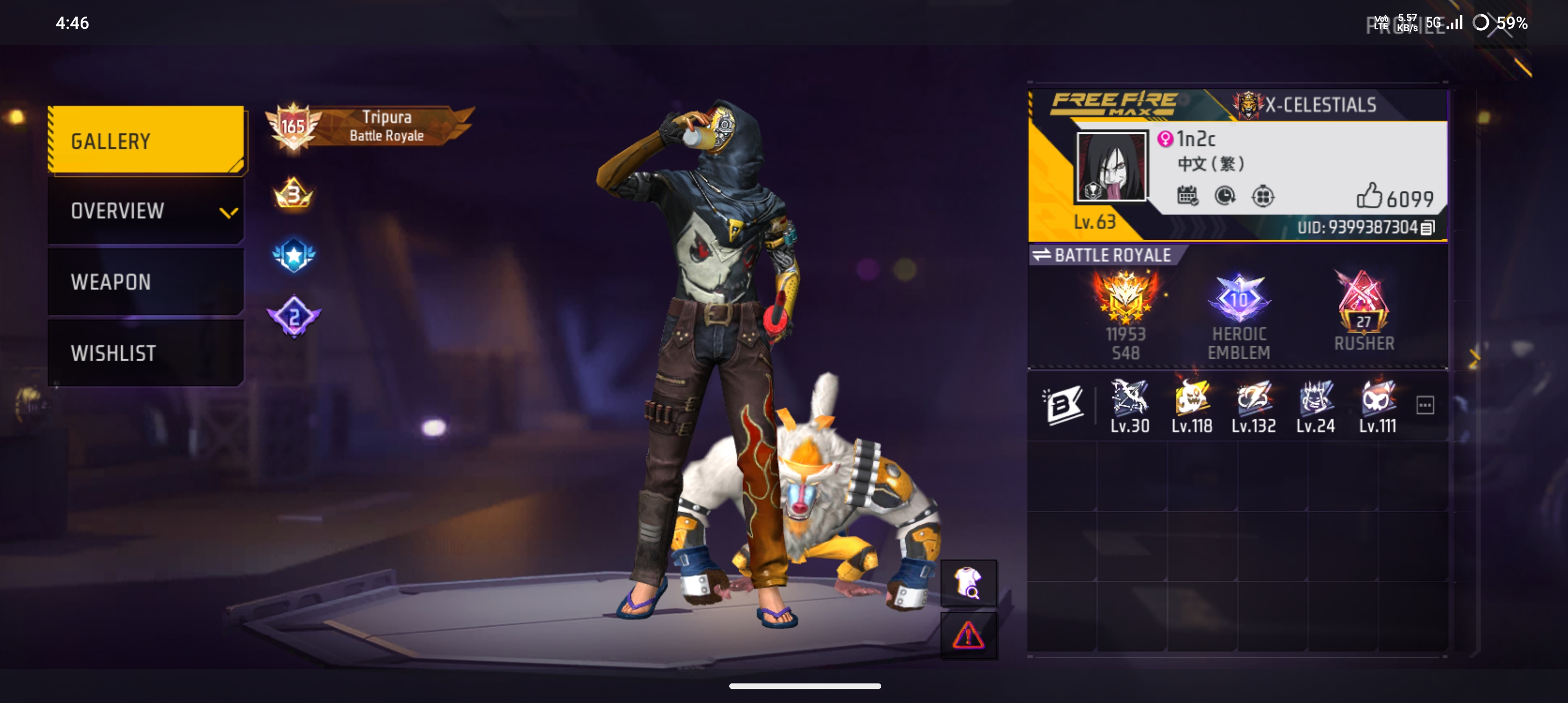Open the blue star badge

tap(294, 255)
